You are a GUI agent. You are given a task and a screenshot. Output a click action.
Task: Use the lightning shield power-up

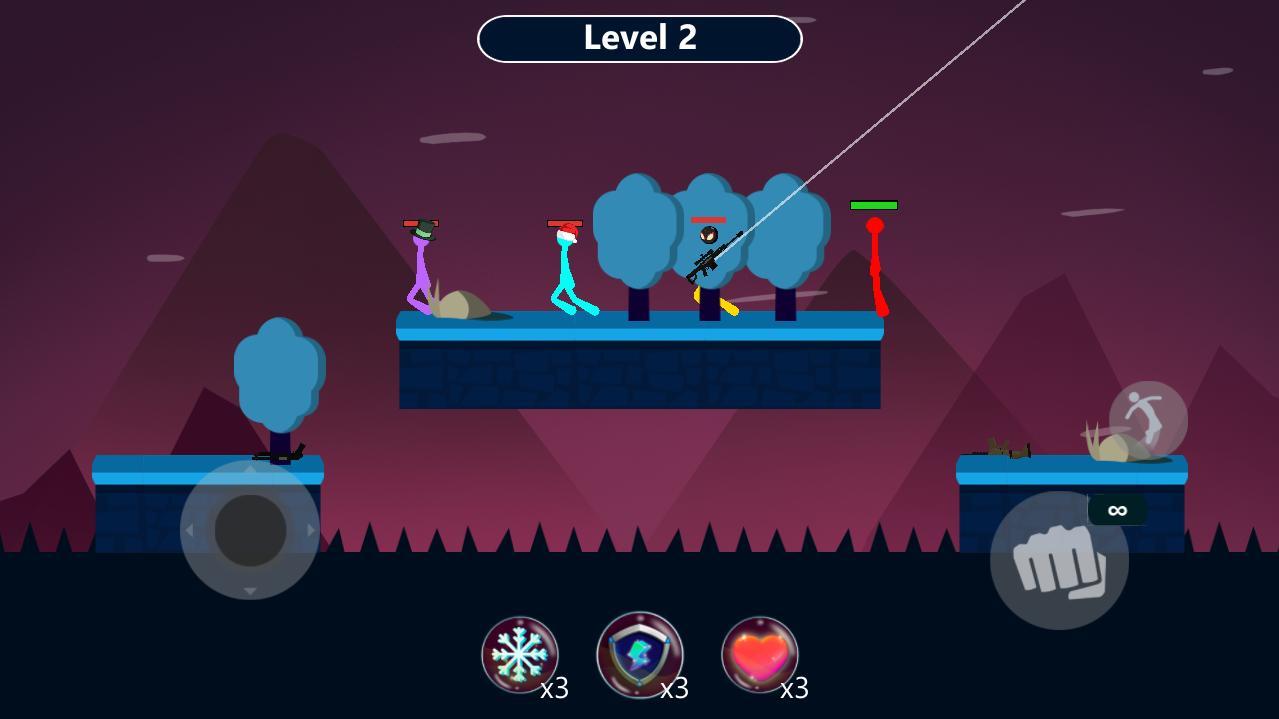click(640, 655)
